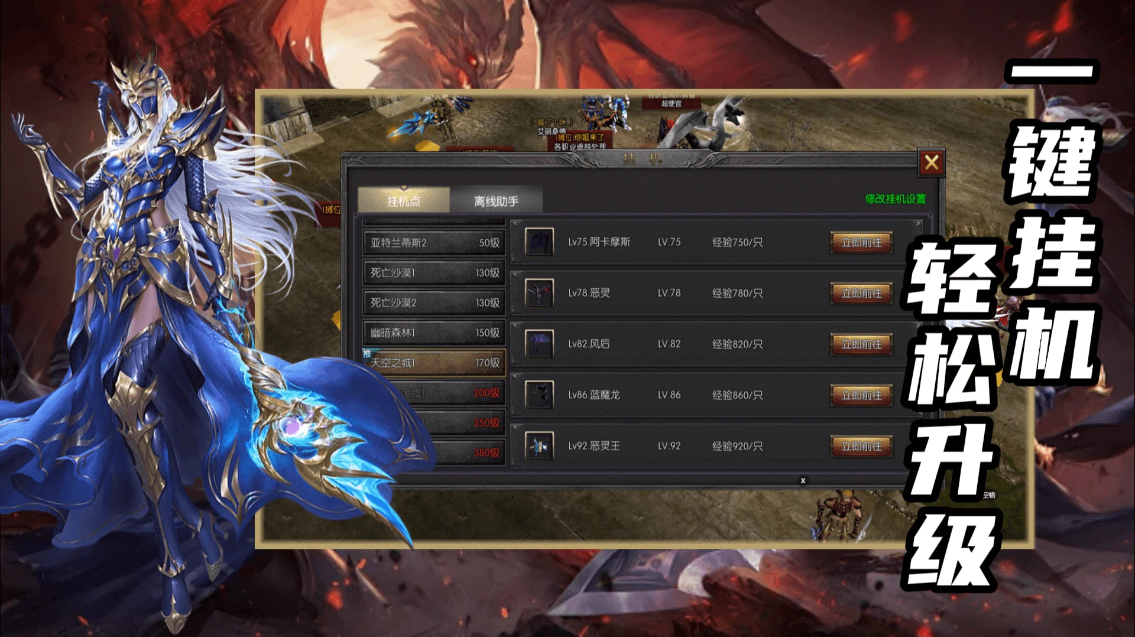Image resolution: width=1135 pixels, height=637 pixels.
Task: Click the Lv82 风后 monster icon
Action: tap(539, 344)
